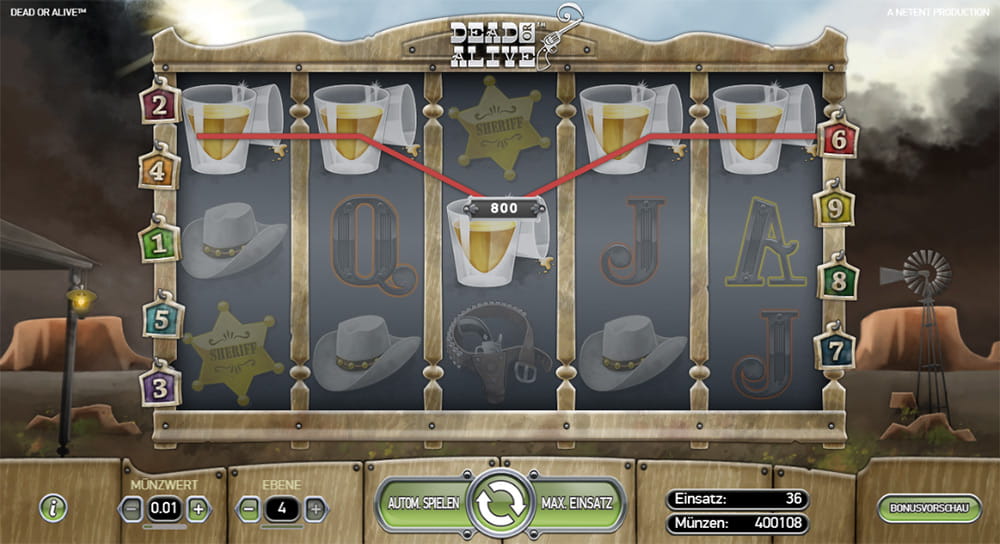Choose payline tag number 5

tap(162, 319)
